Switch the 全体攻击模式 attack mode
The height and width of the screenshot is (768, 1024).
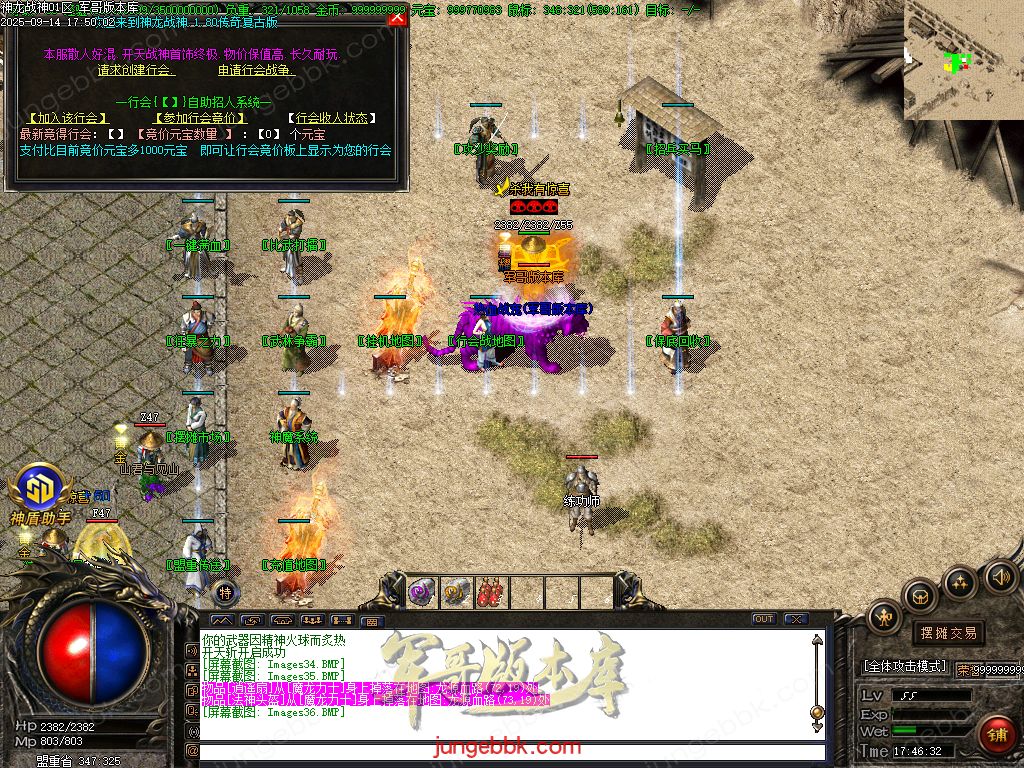pyautogui.click(x=905, y=666)
